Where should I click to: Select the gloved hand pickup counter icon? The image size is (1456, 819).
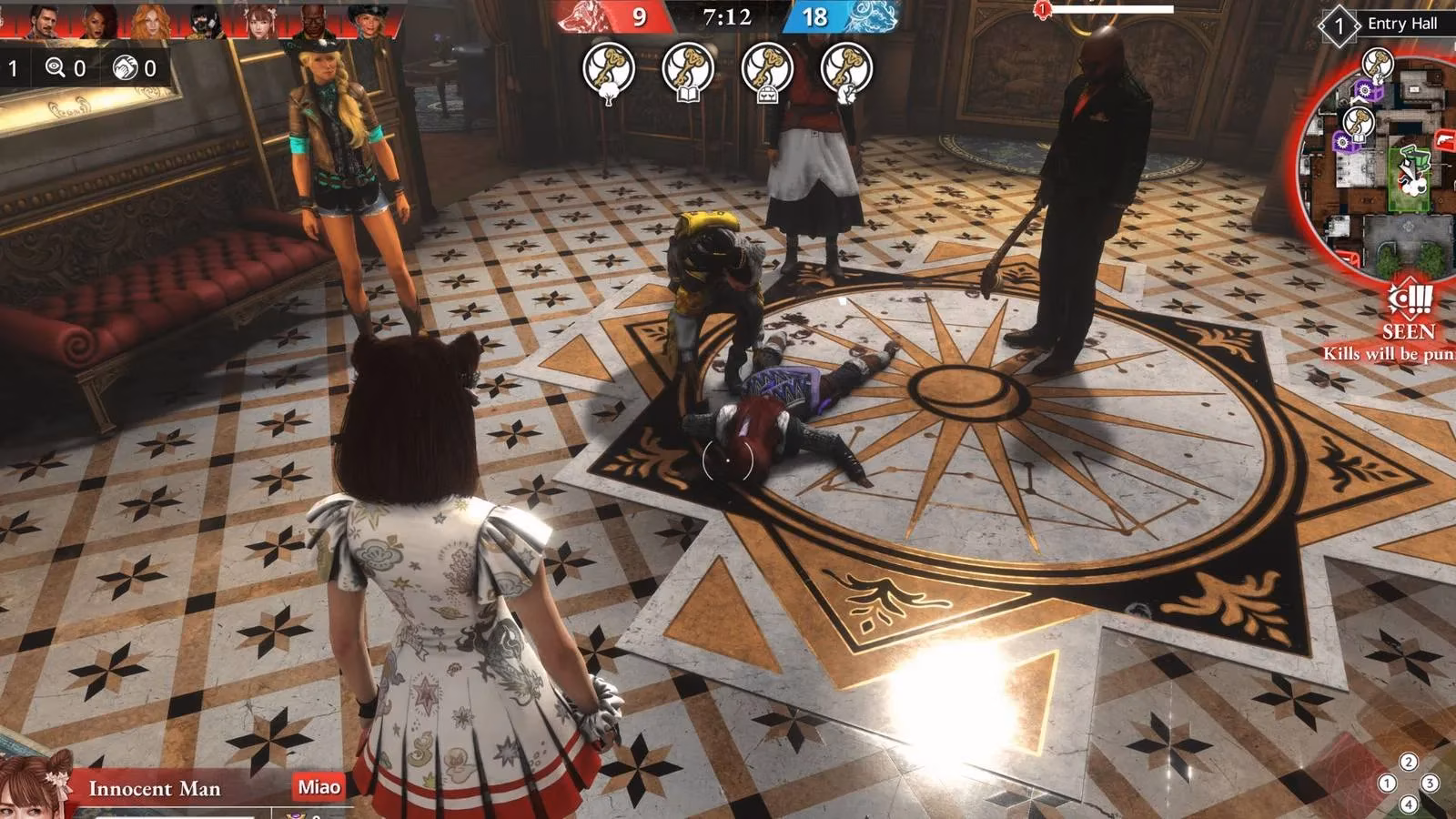coord(123,66)
